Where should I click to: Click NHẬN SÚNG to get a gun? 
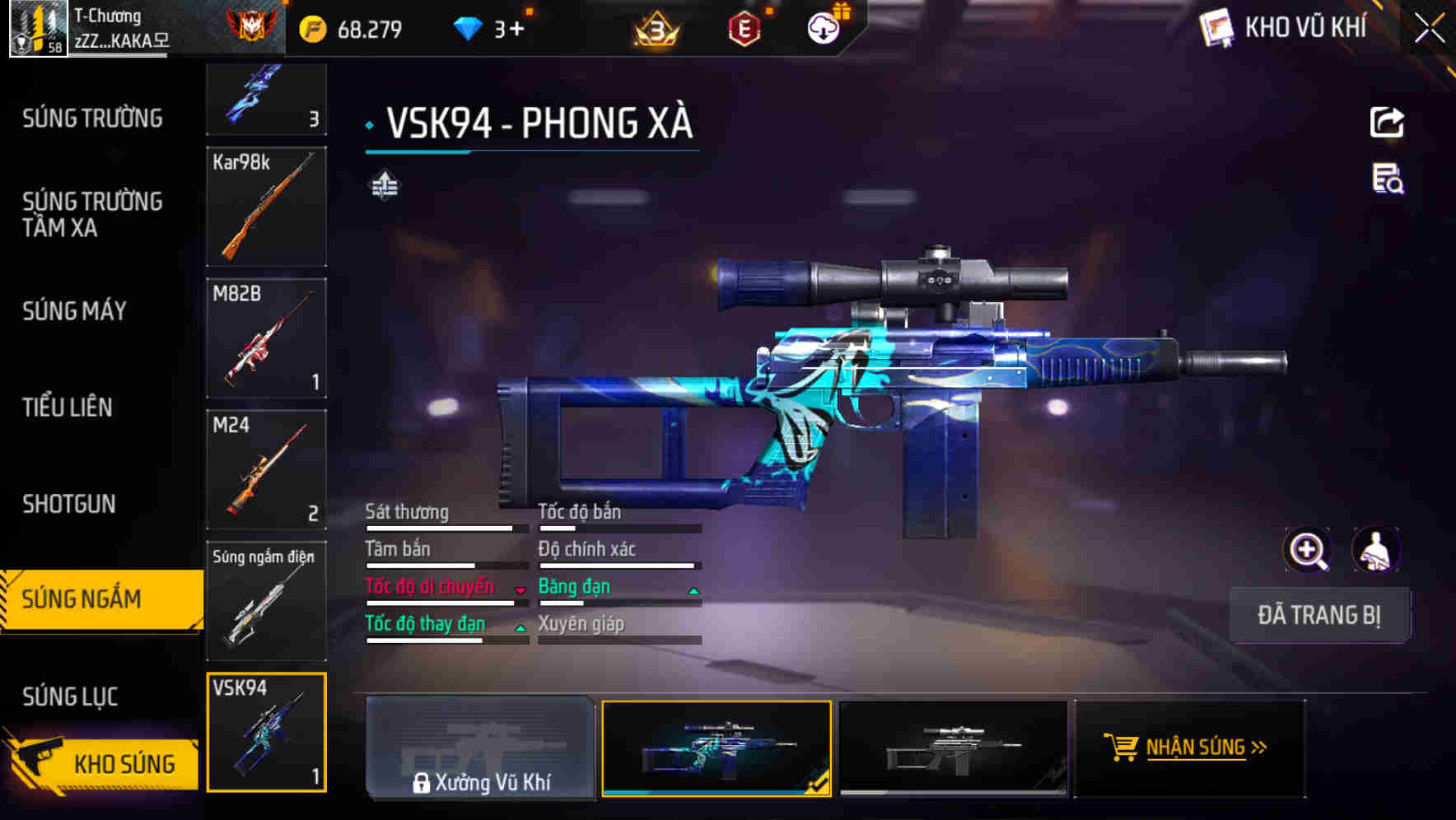point(1189,748)
